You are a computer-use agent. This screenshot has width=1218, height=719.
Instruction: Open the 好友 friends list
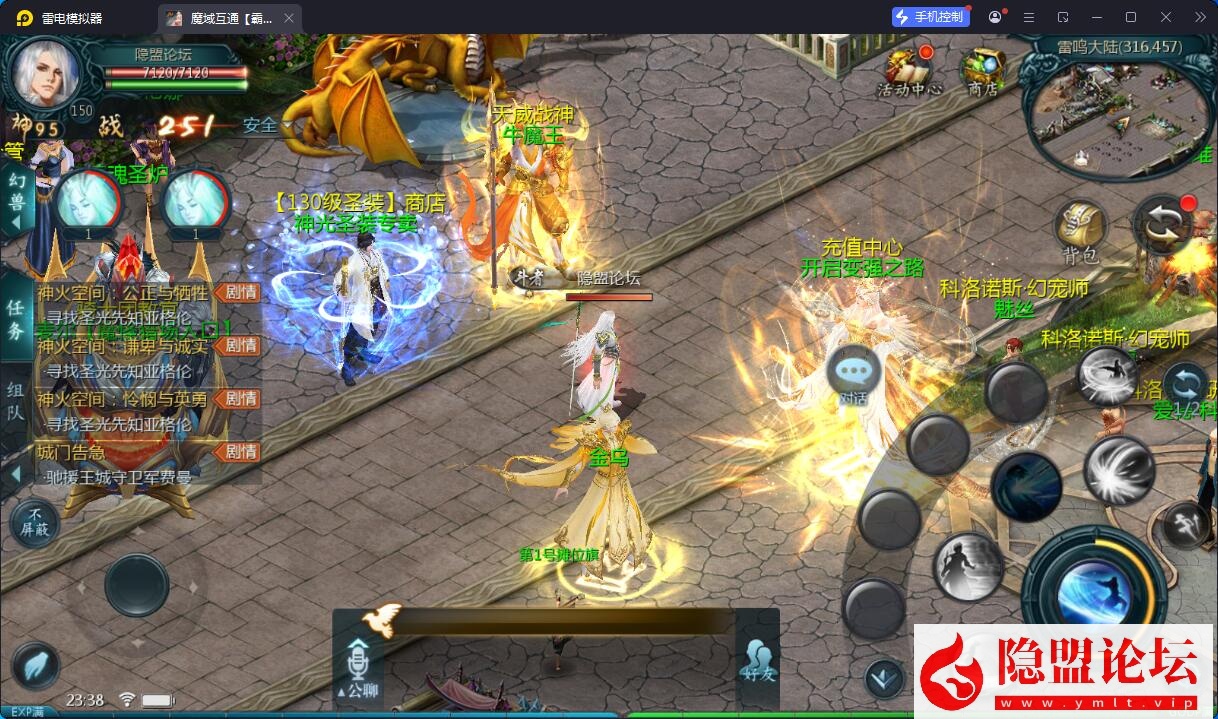pyautogui.click(x=758, y=660)
